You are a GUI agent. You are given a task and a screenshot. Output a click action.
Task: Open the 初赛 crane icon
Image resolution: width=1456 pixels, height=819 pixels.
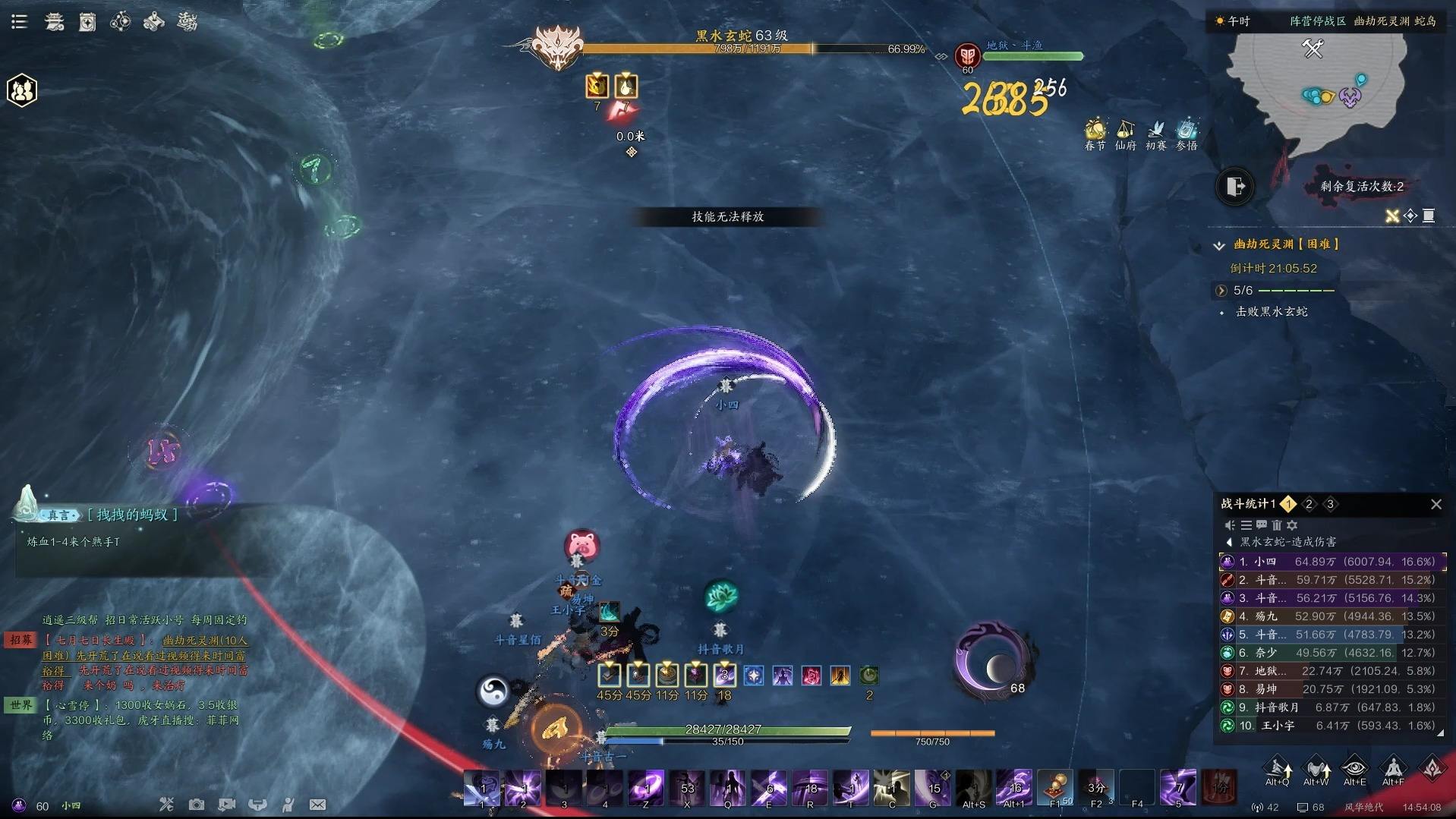point(1155,132)
